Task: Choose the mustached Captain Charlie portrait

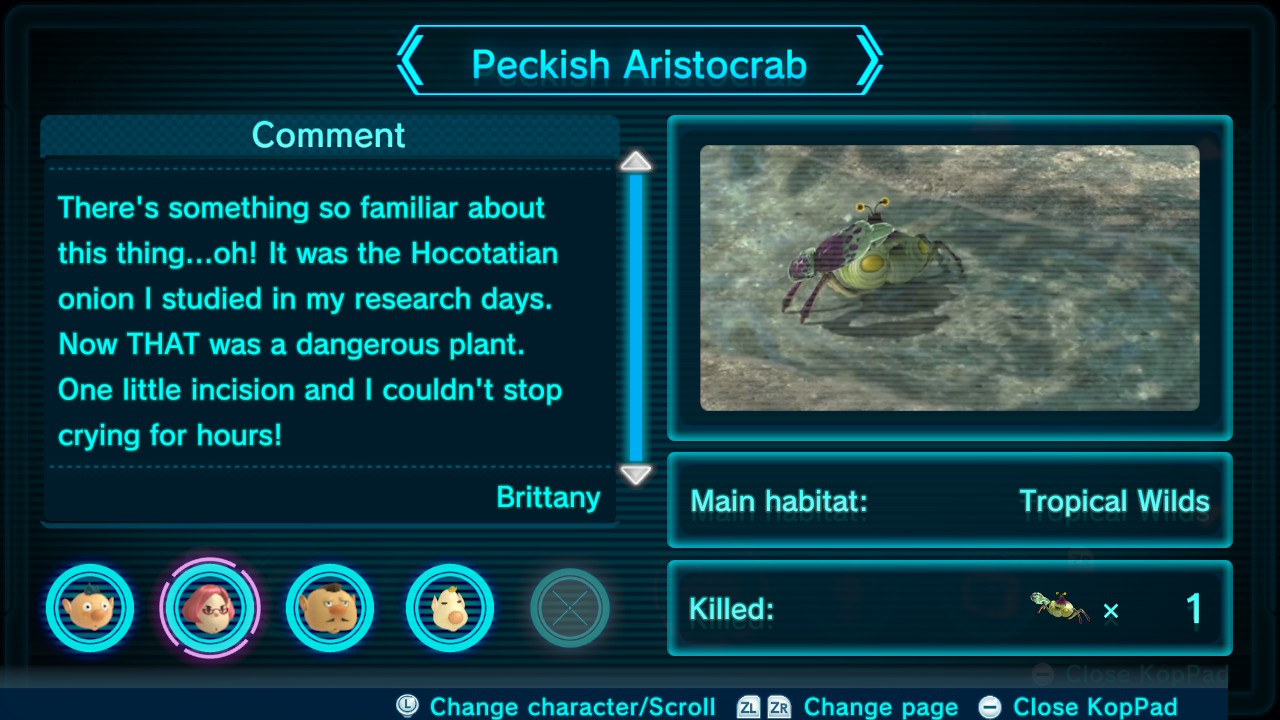Action: coord(330,608)
